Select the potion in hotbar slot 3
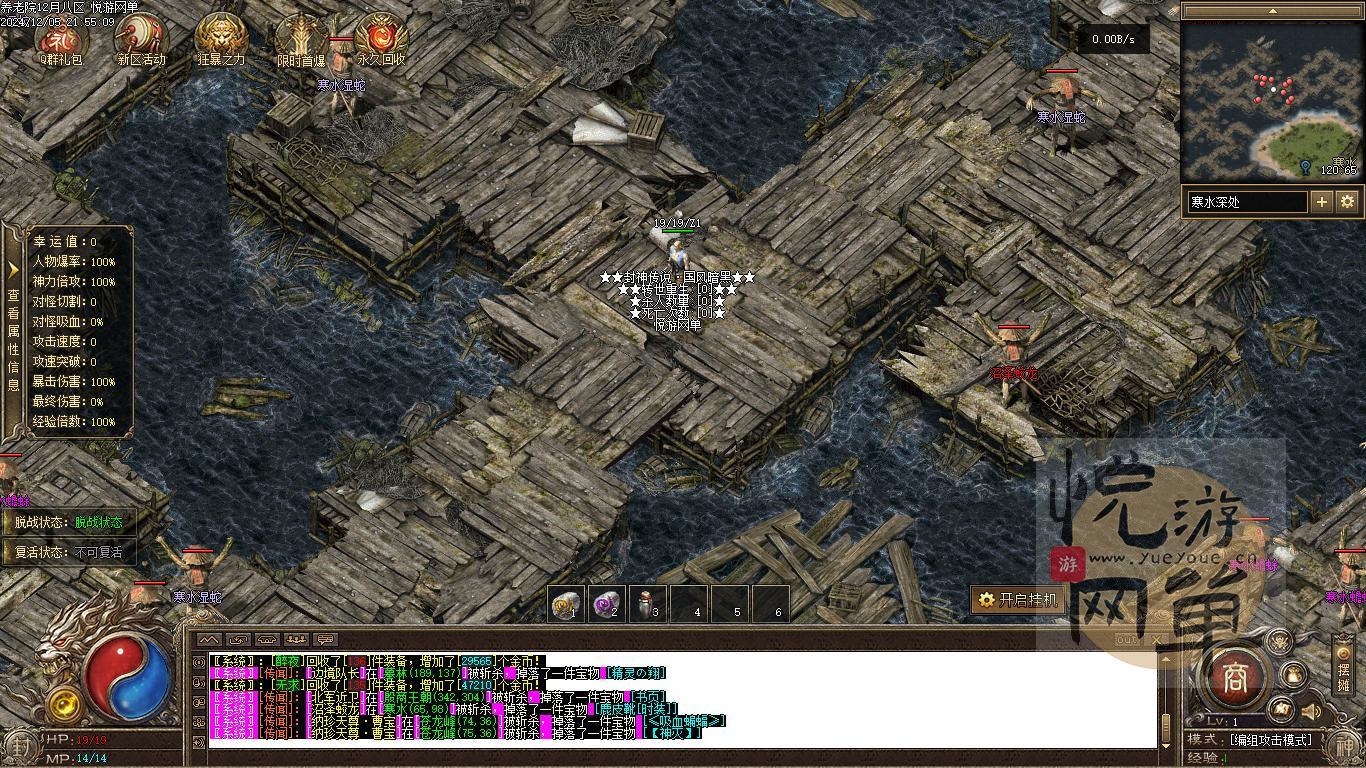This screenshot has height=768, width=1366. point(648,604)
